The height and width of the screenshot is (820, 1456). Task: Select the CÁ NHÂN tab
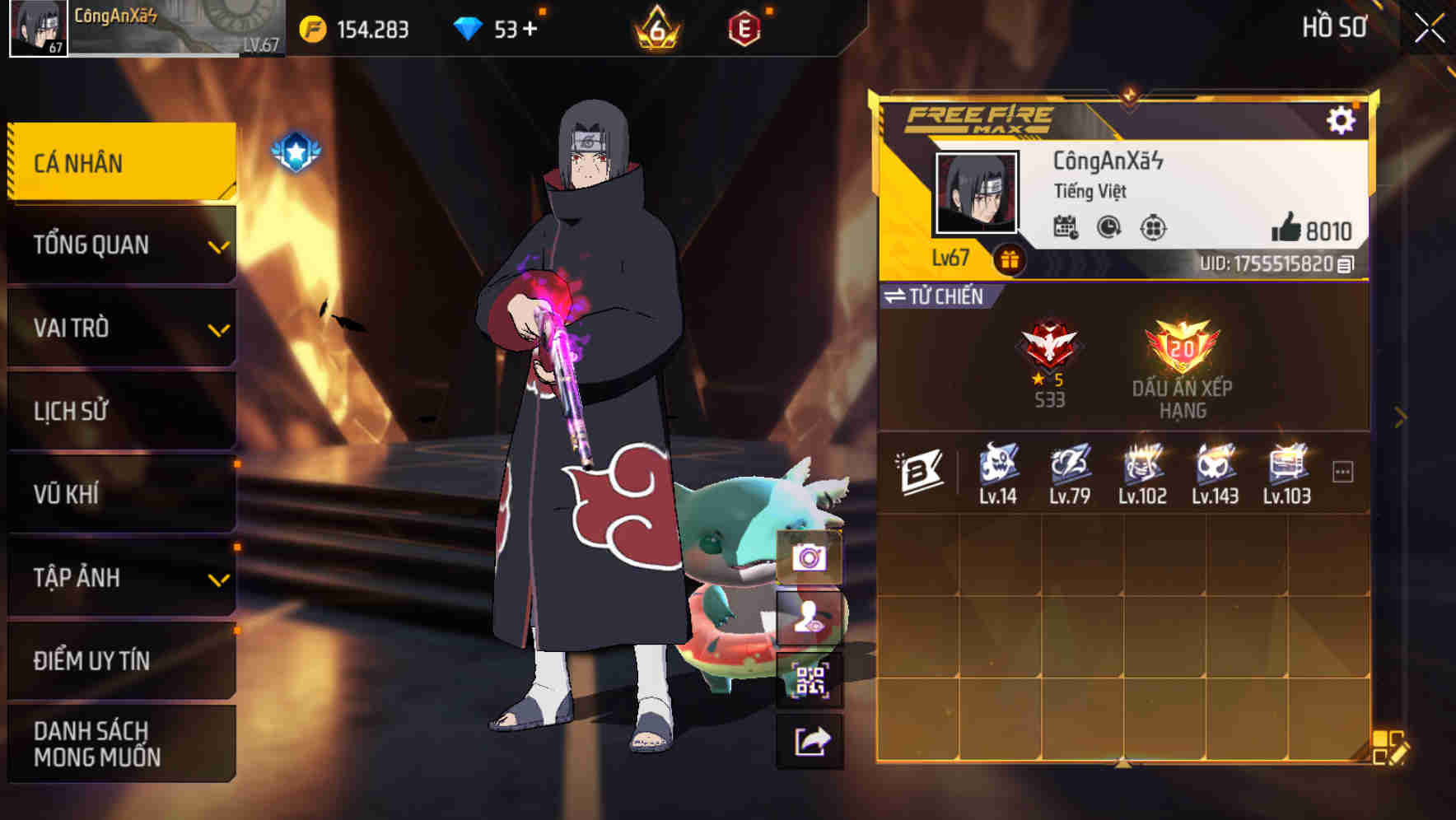tap(120, 162)
